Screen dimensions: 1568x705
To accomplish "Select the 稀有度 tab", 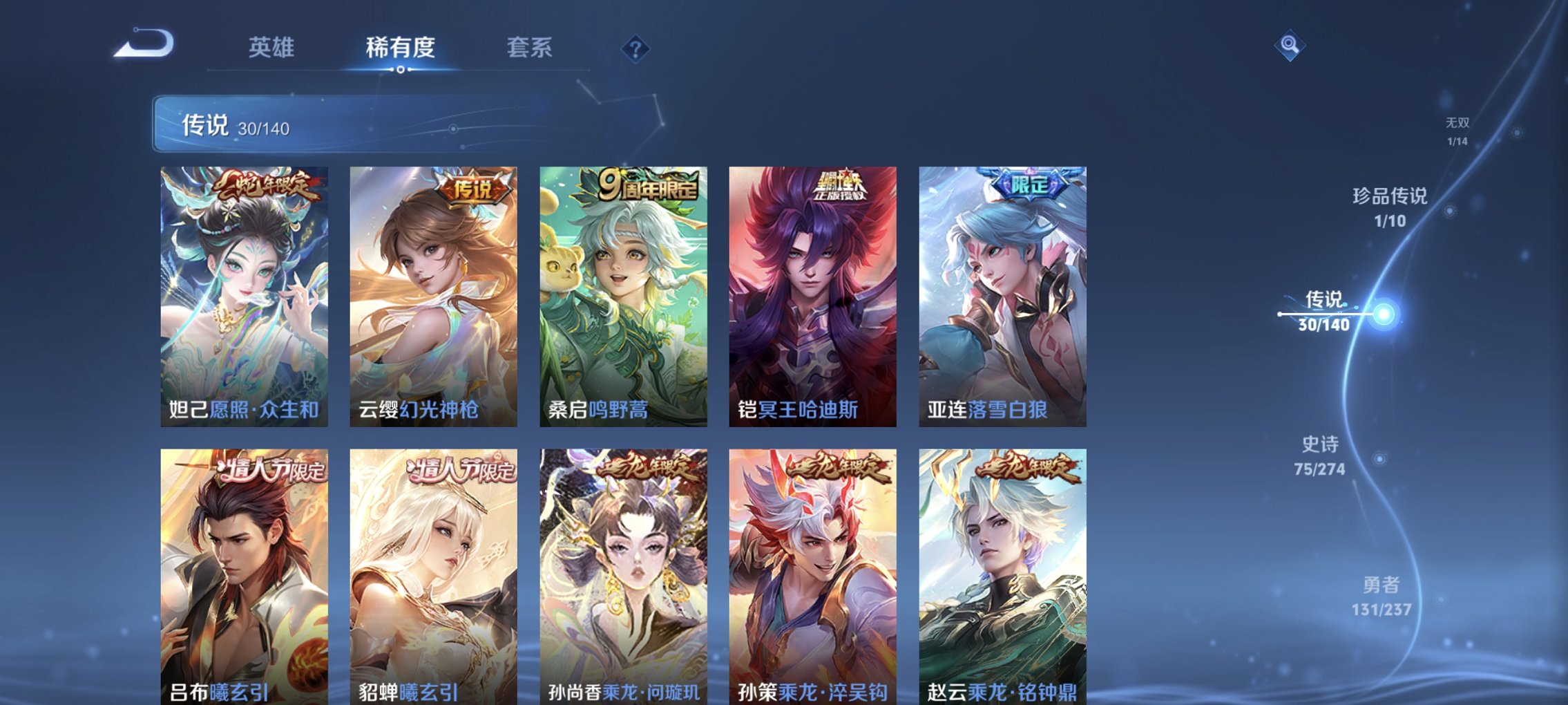I will [400, 47].
